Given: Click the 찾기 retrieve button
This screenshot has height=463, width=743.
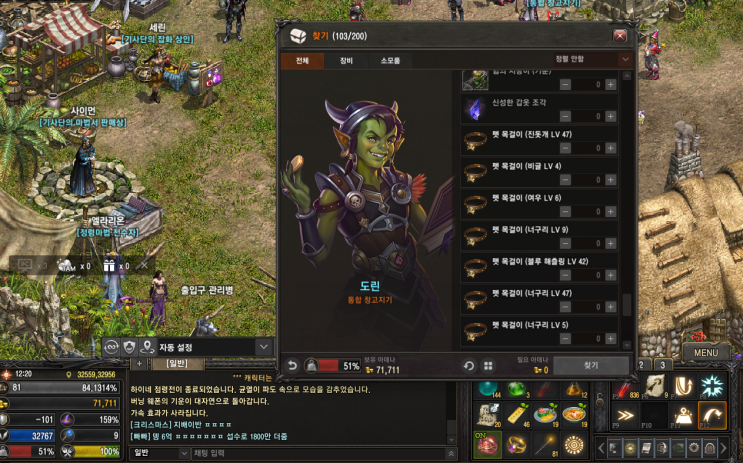Looking at the screenshot, I should pyautogui.click(x=592, y=366).
